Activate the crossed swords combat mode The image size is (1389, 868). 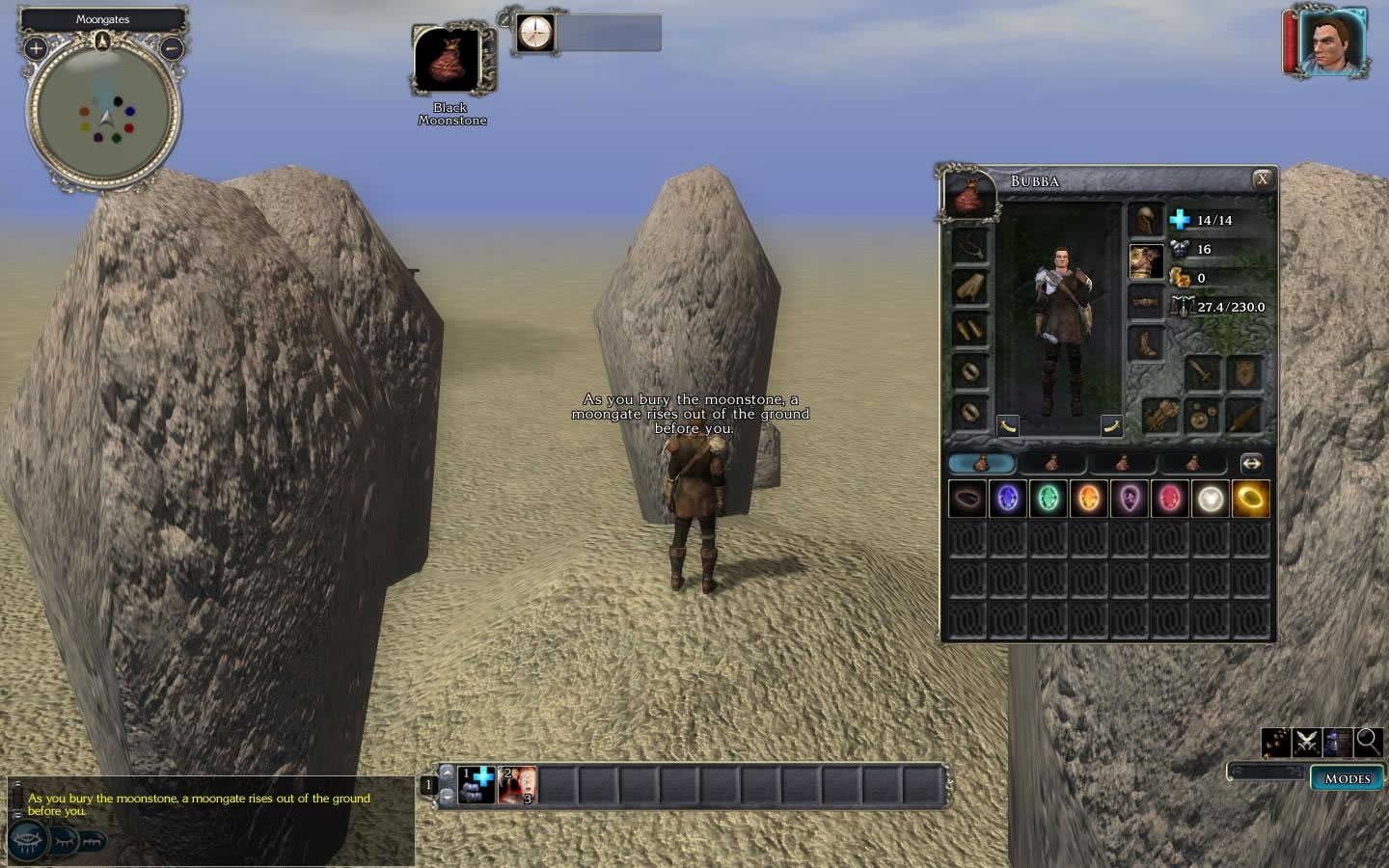[1307, 742]
